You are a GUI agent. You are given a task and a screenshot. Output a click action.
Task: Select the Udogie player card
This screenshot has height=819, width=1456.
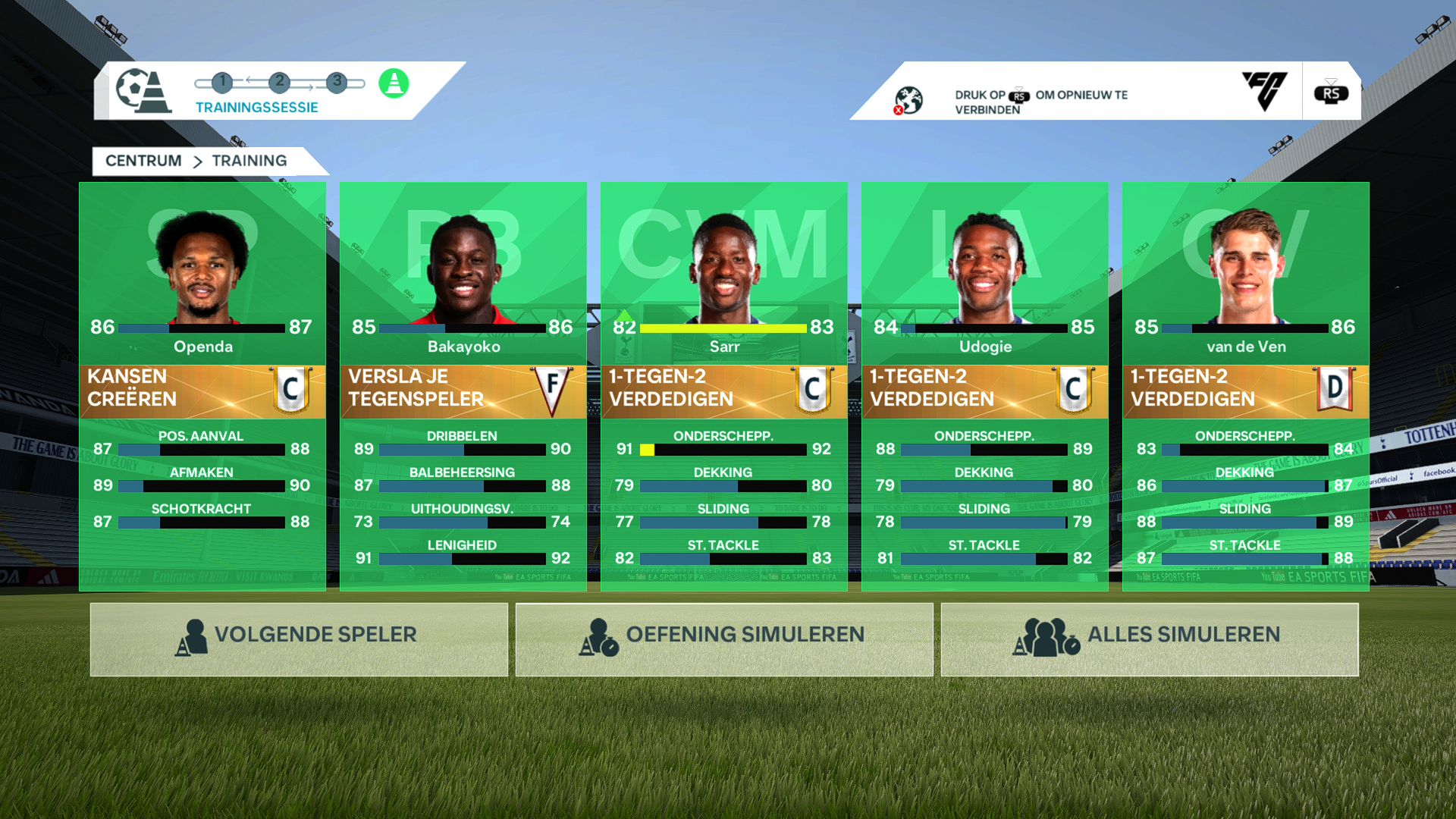pos(985,273)
